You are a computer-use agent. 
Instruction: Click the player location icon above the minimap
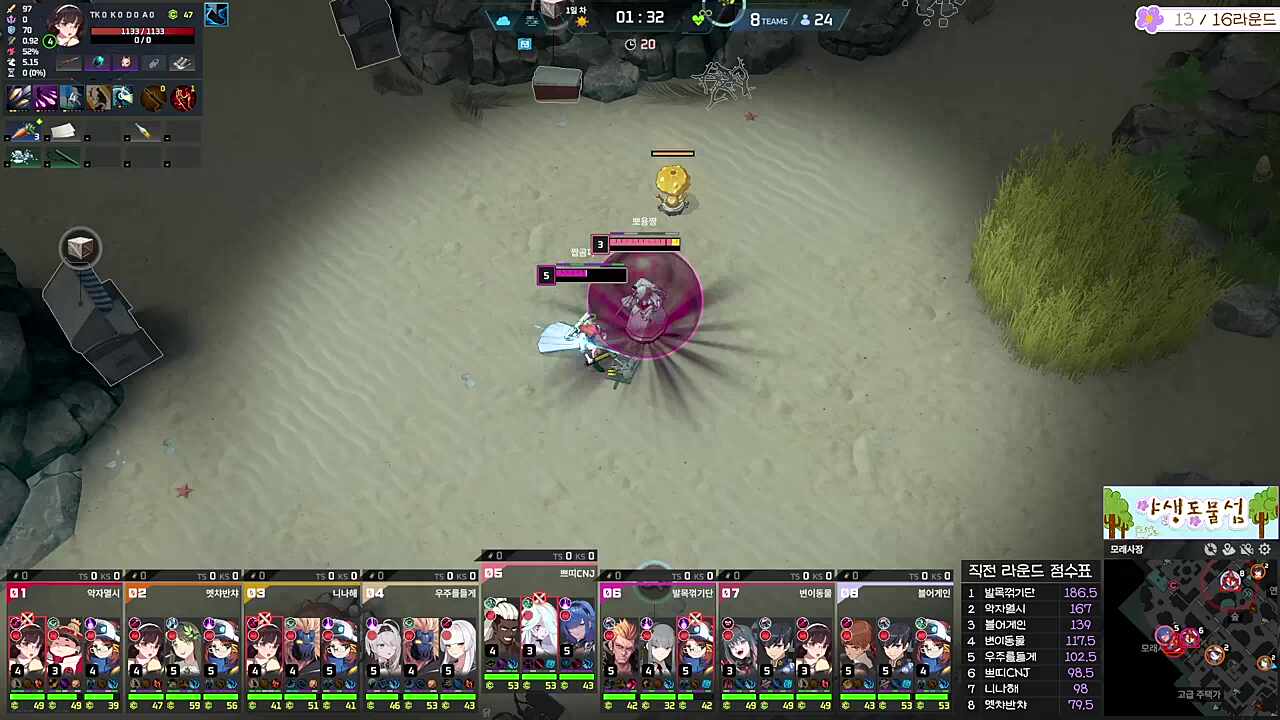[1228, 548]
